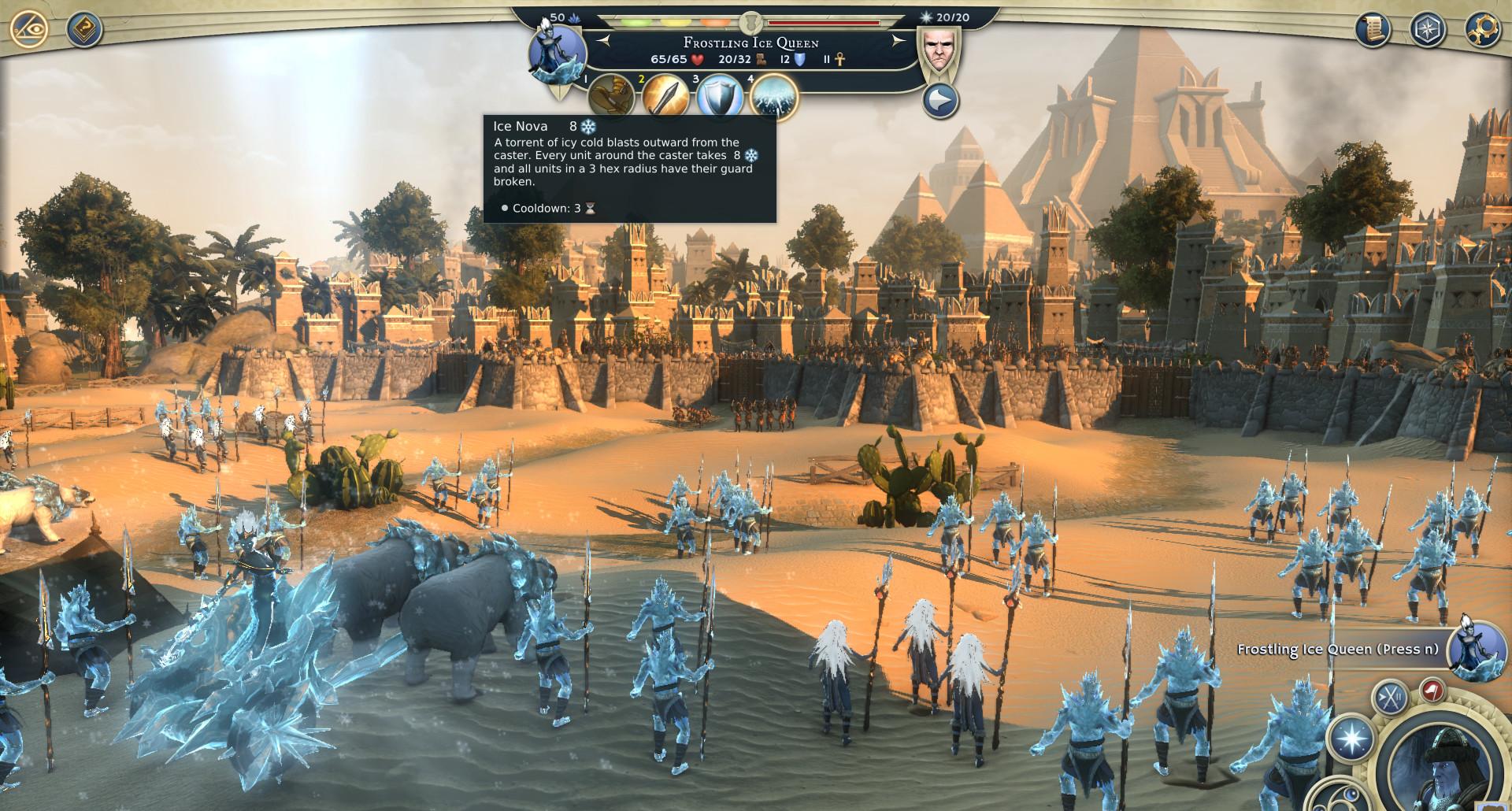Toggle the crossed swords auto-combat button

coord(1389,698)
